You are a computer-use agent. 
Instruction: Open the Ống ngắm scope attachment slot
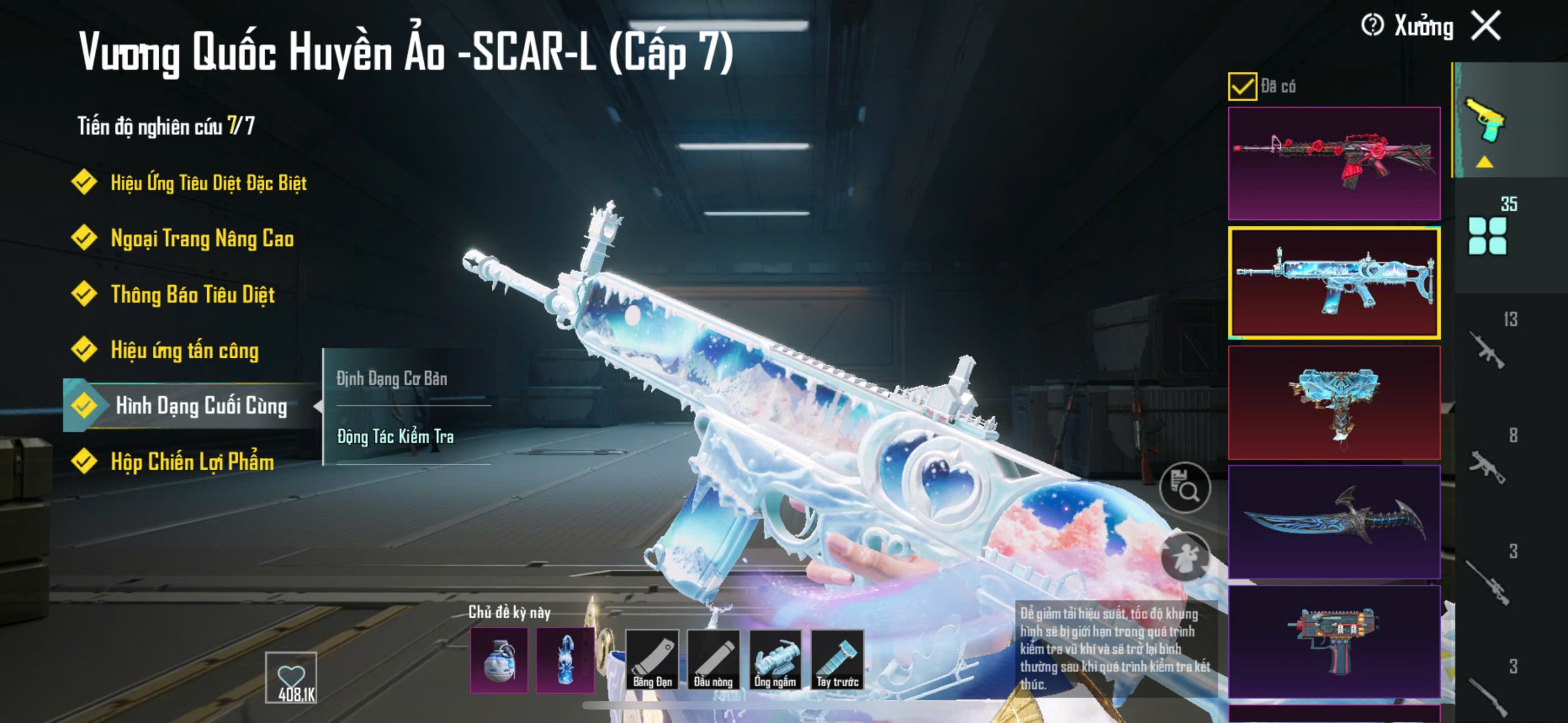(775, 660)
